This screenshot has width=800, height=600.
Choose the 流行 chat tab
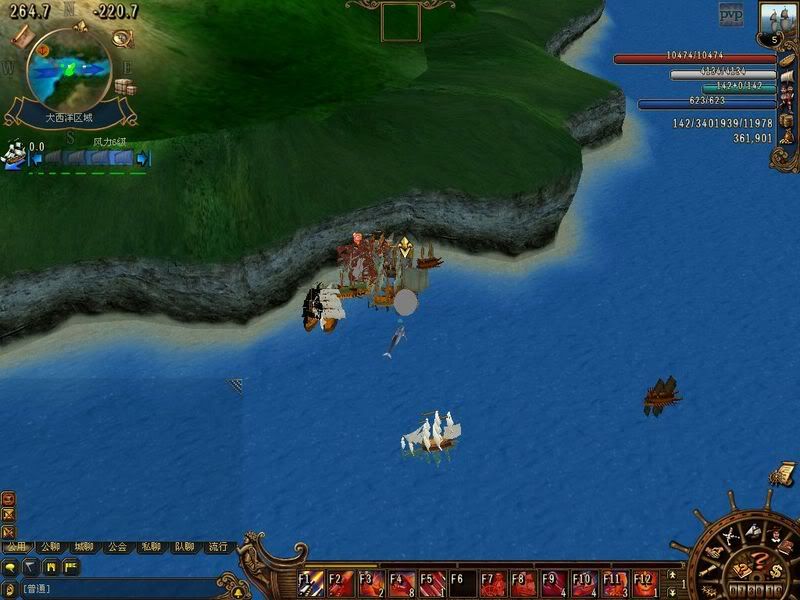tap(217, 547)
